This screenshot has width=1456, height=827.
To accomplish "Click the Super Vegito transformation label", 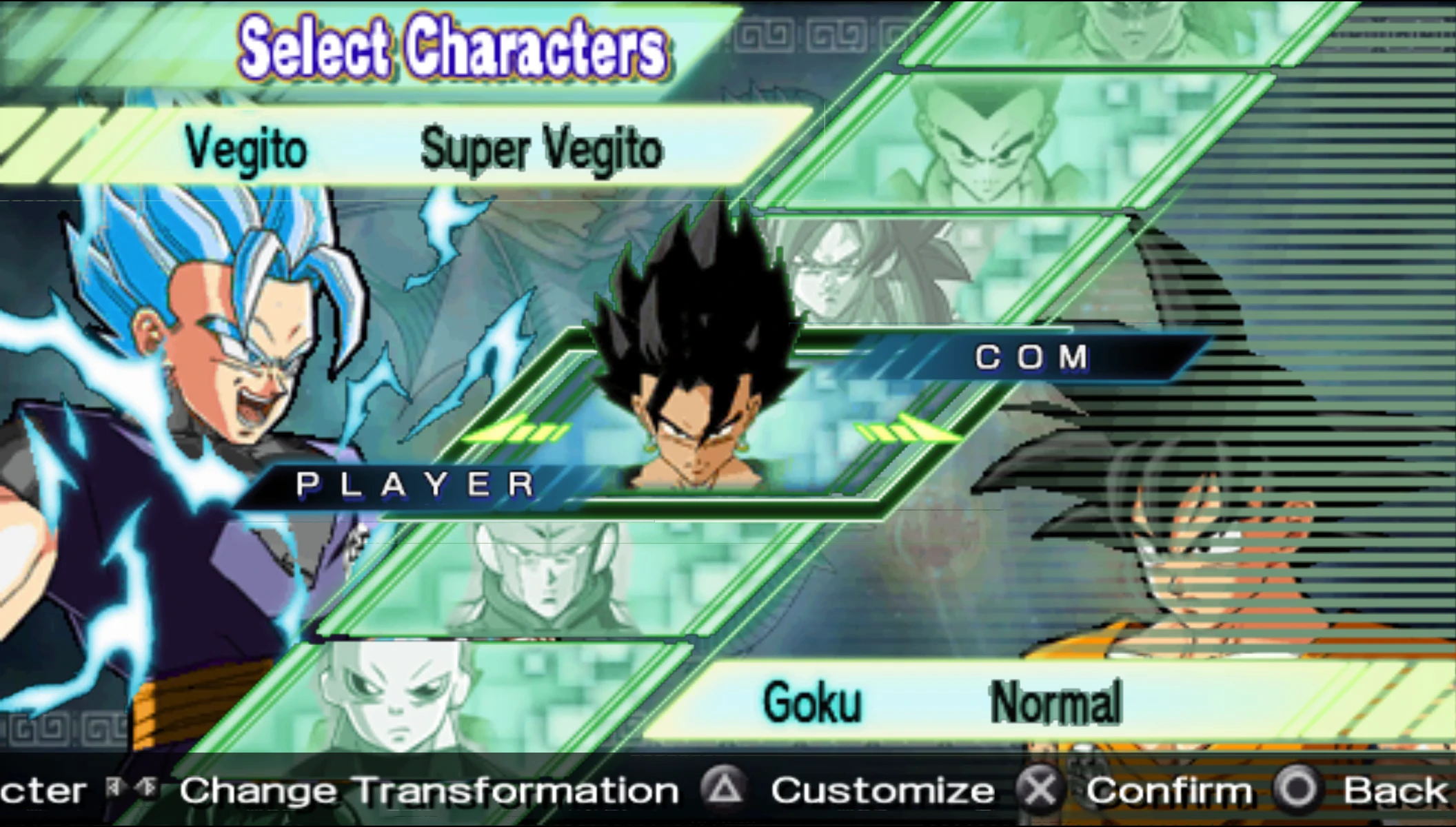I will [x=541, y=150].
